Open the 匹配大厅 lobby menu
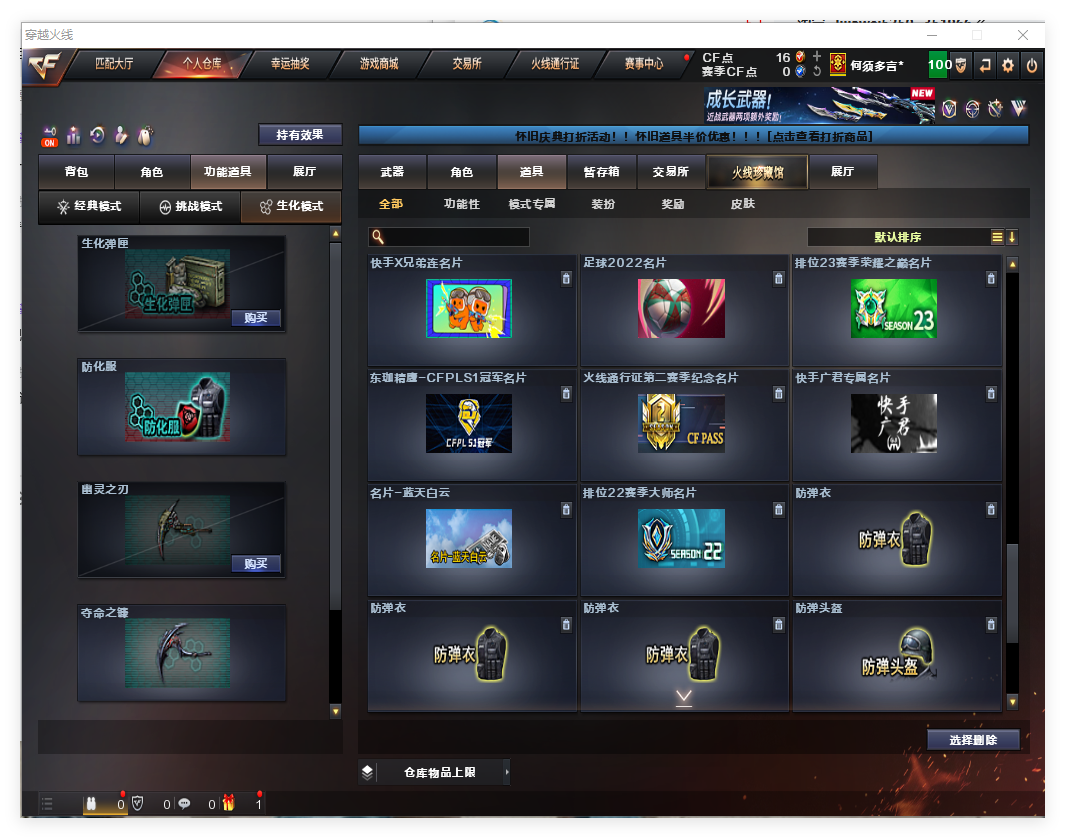This screenshot has height=838, width=1065. click(114, 64)
